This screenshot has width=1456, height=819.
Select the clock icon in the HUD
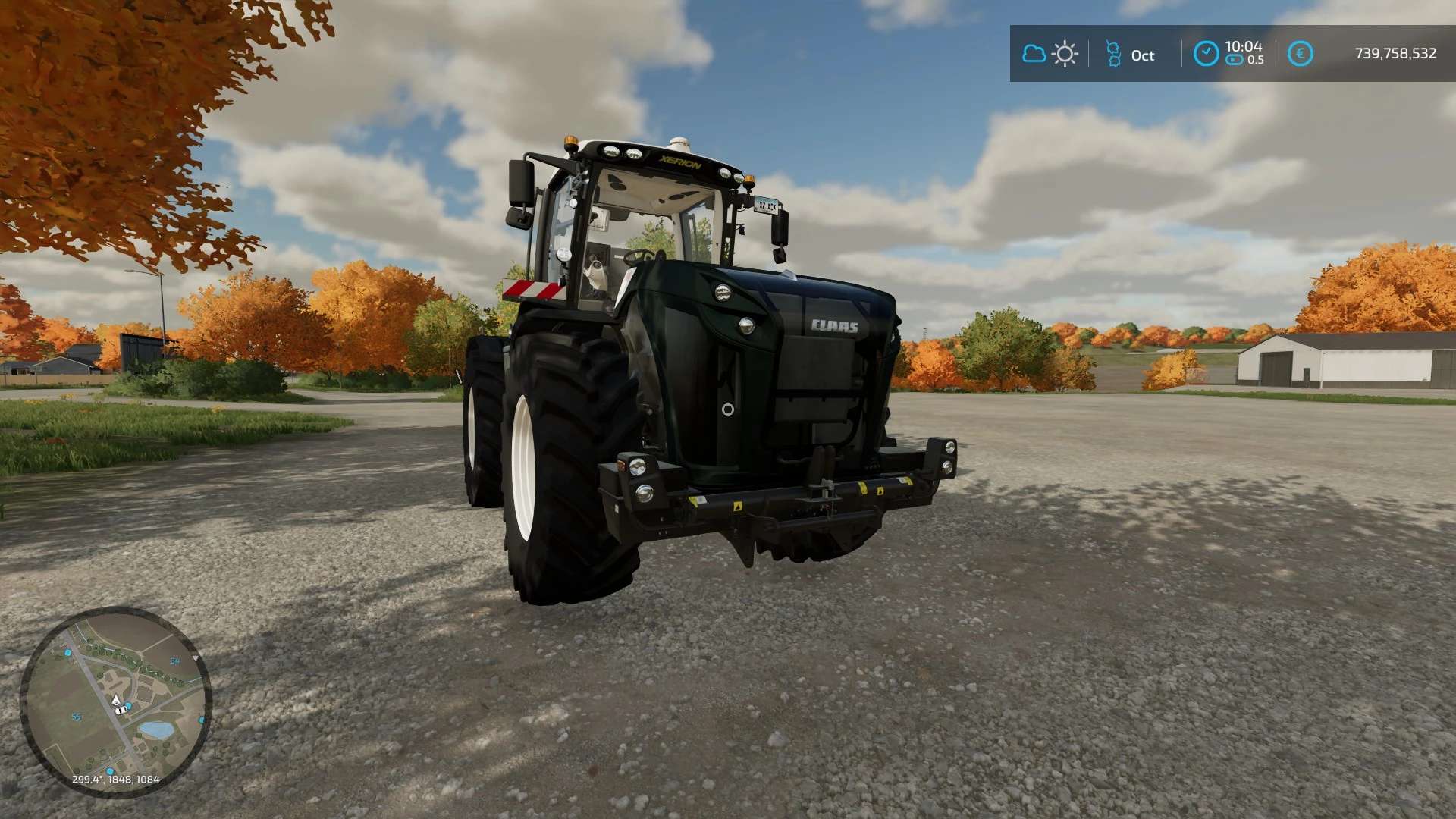pyautogui.click(x=1206, y=54)
